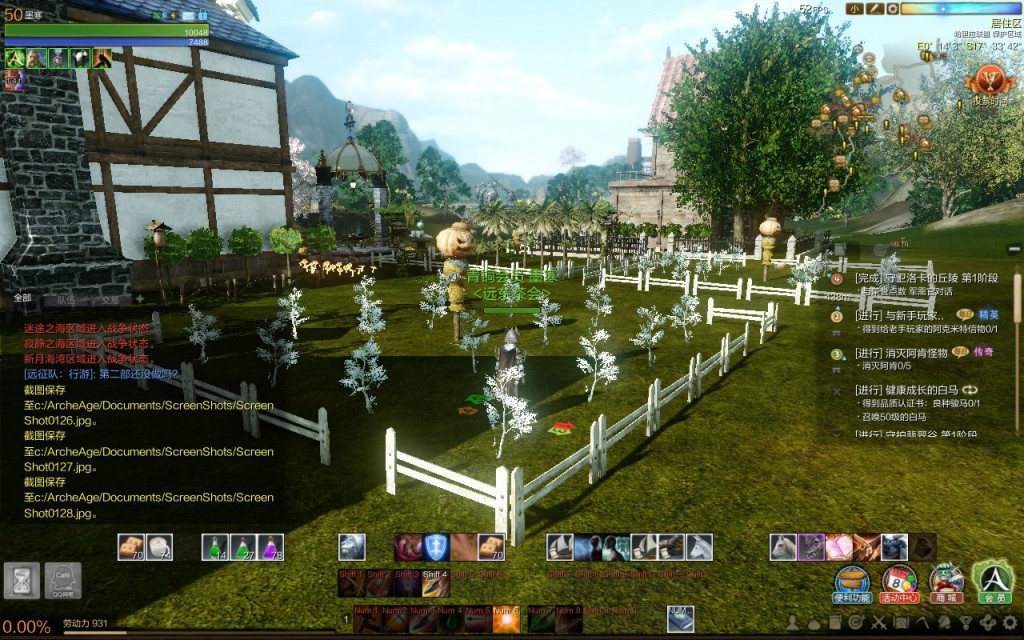This screenshot has height=640, width=1024.
Task: Use the purple potion with count 73
Action: point(271,546)
